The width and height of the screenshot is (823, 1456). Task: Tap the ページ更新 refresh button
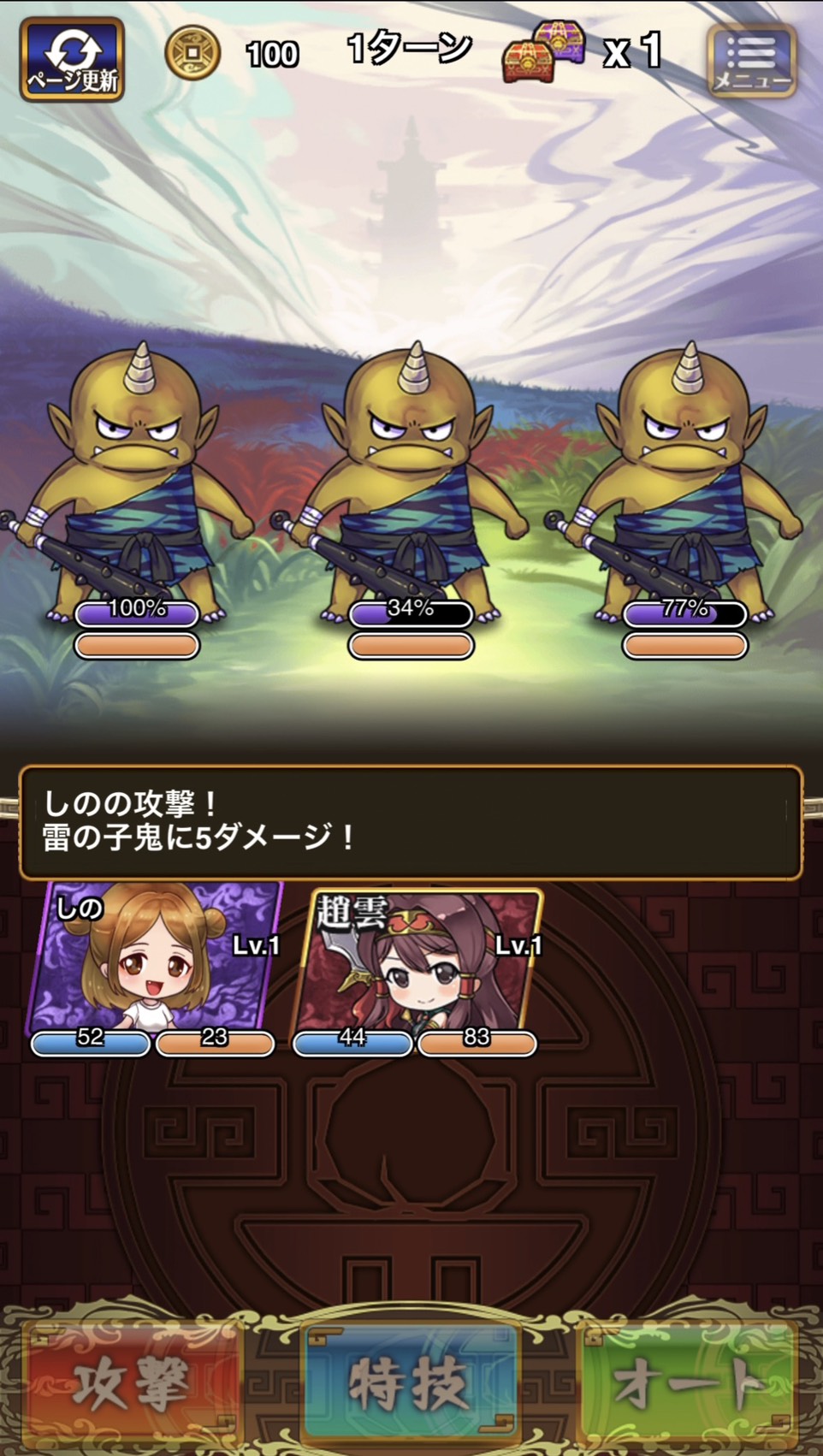[73, 59]
